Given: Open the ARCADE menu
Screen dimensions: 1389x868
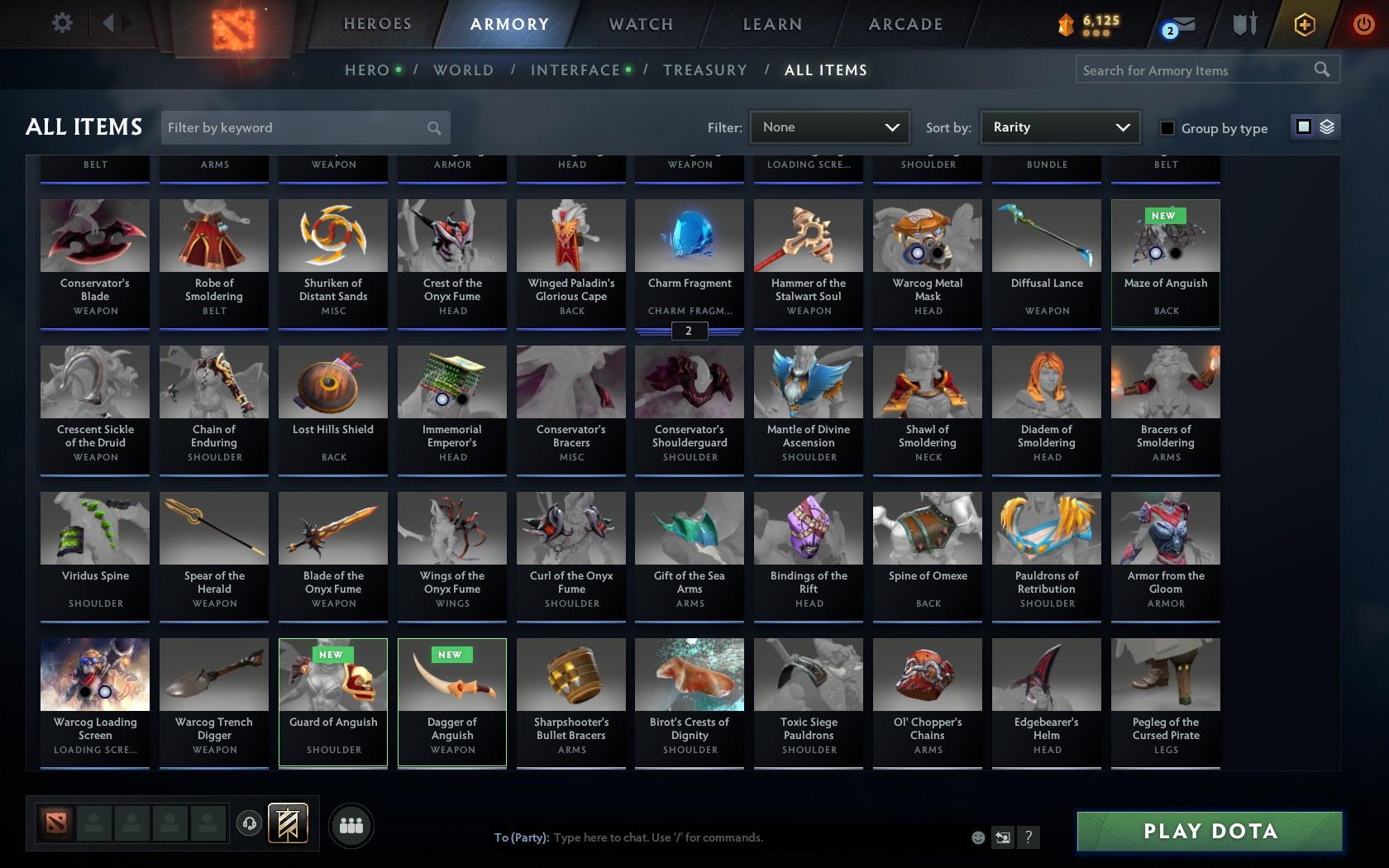Looking at the screenshot, I should (905, 24).
